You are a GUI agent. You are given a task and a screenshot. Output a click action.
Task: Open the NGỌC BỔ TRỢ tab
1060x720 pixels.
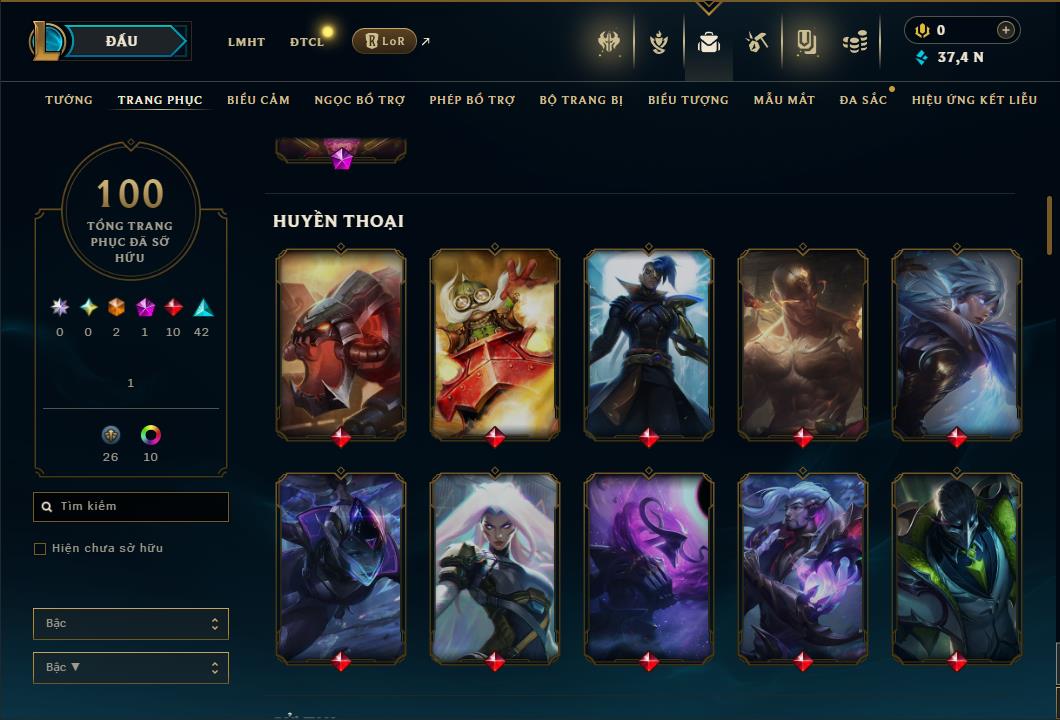click(360, 100)
